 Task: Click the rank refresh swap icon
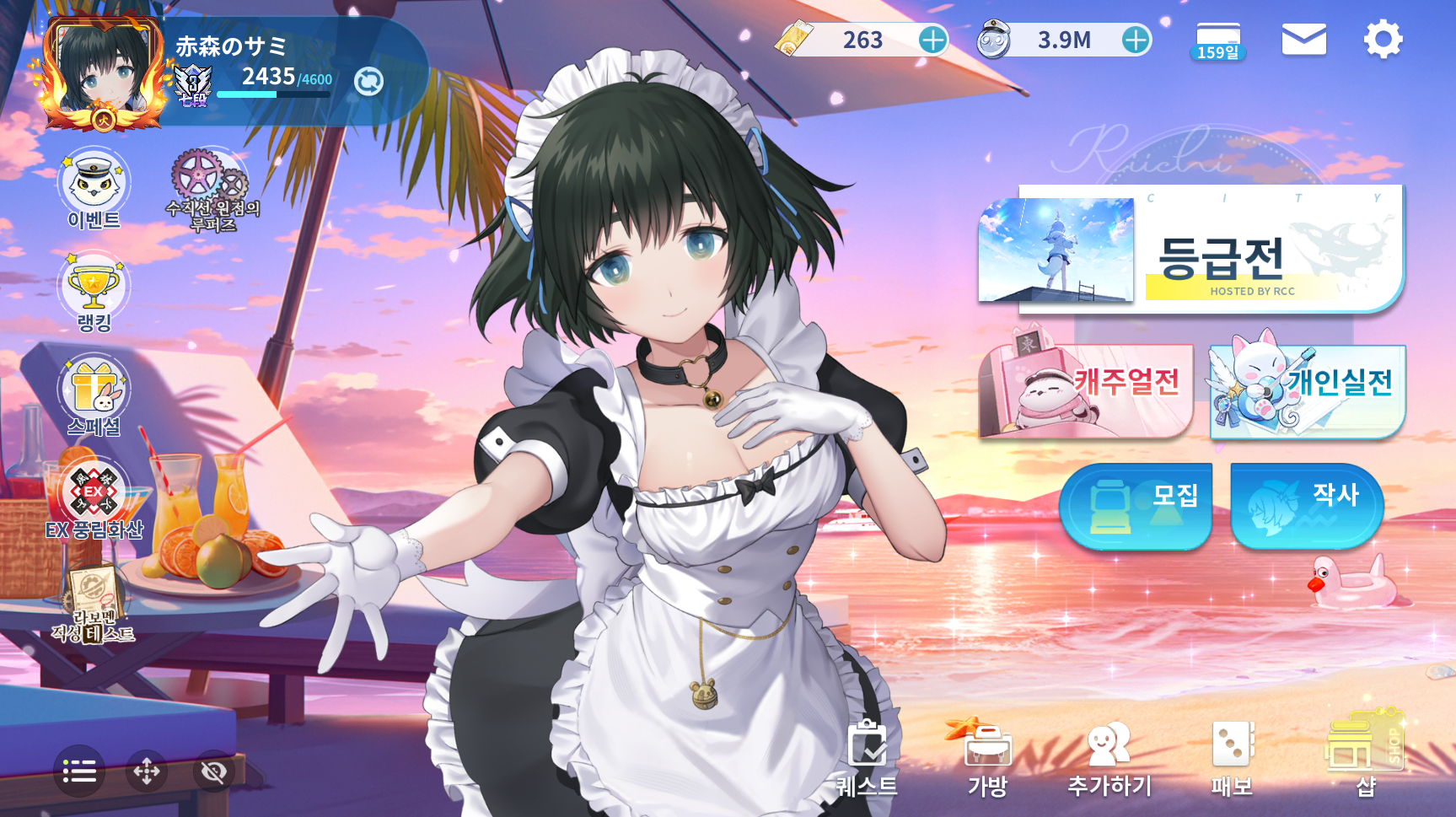tap(368, 82)
